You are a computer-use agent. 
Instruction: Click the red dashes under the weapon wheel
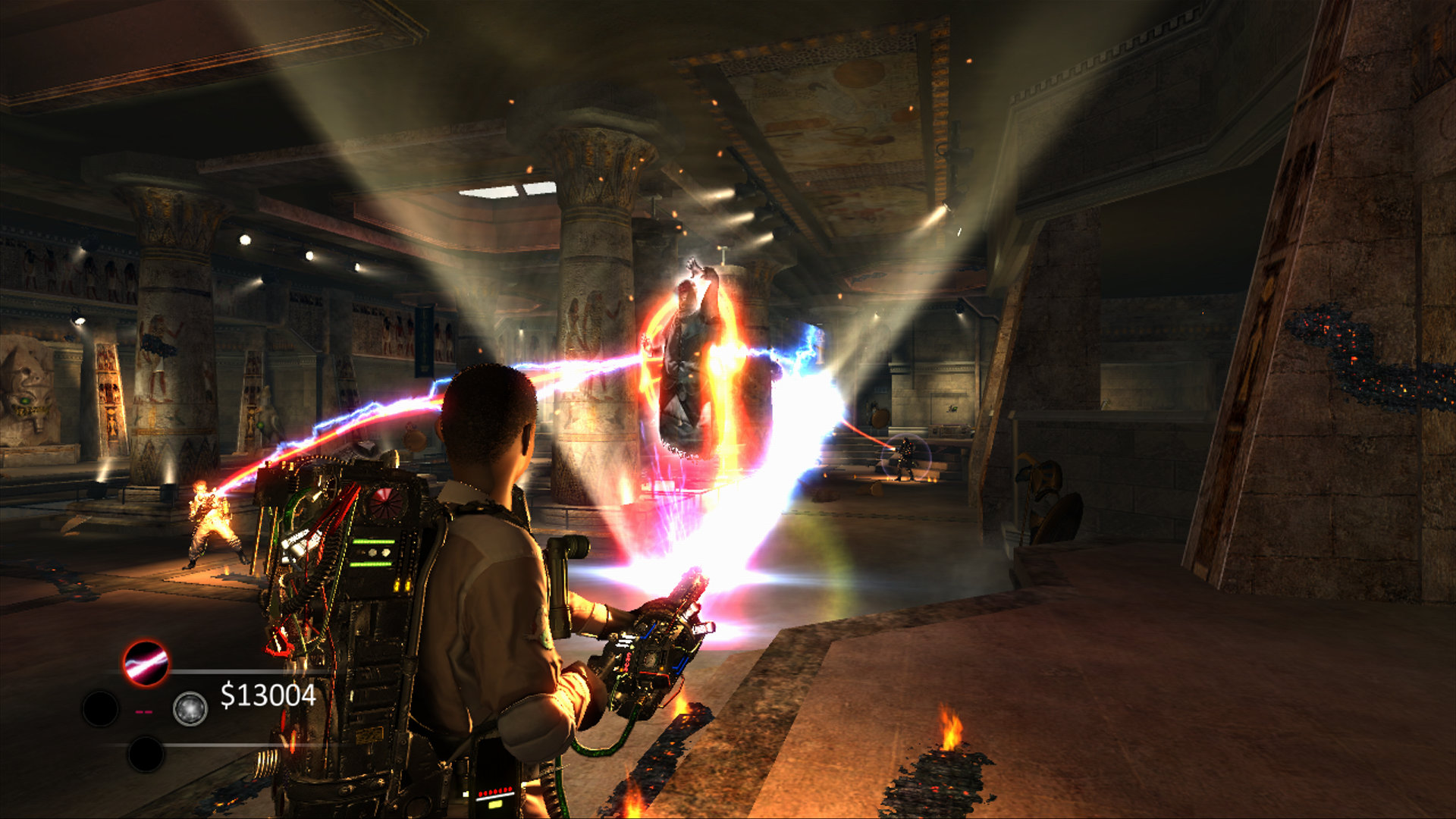click(143, 711)
